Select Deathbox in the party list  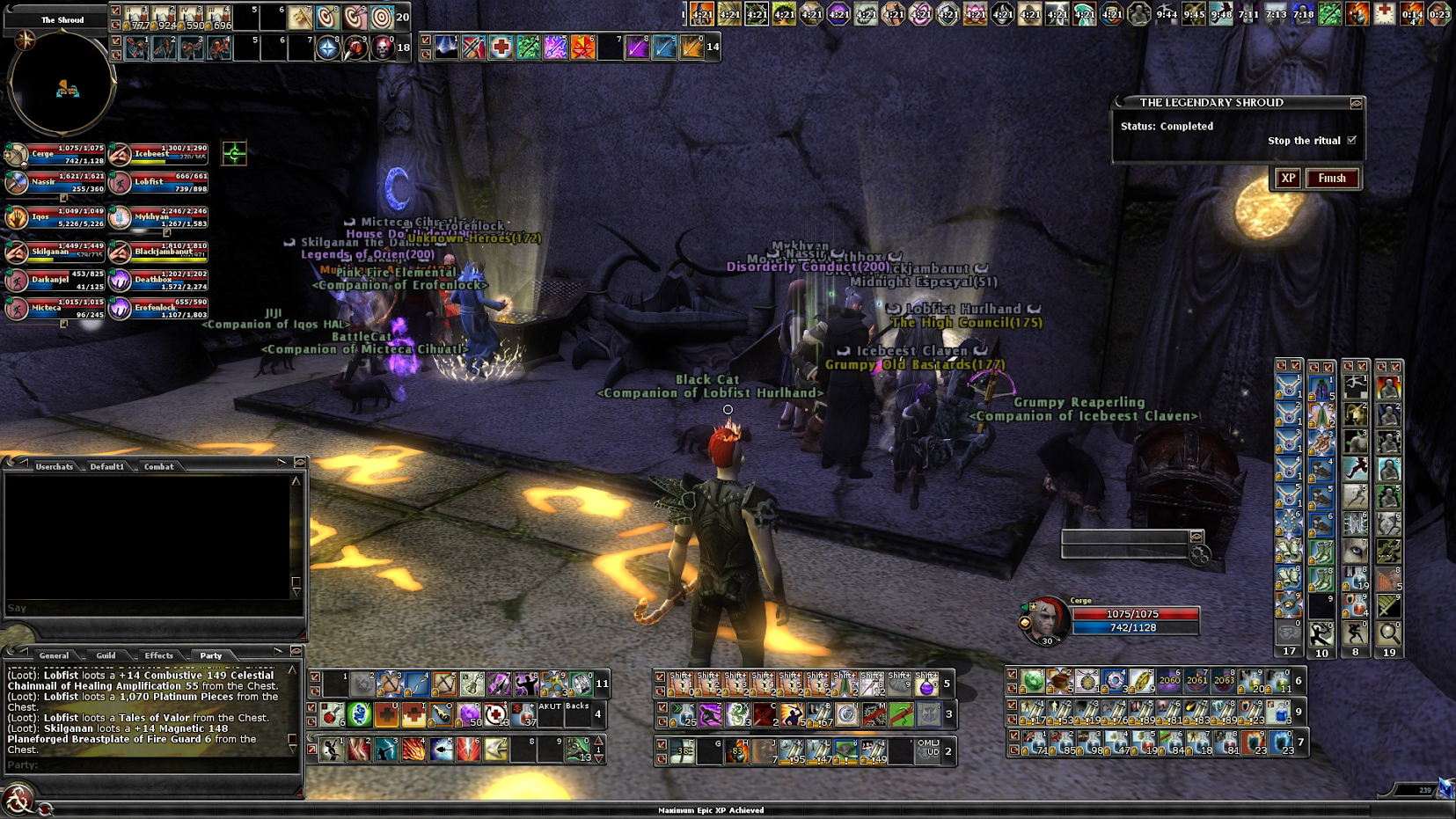click(x=121, y=281)
